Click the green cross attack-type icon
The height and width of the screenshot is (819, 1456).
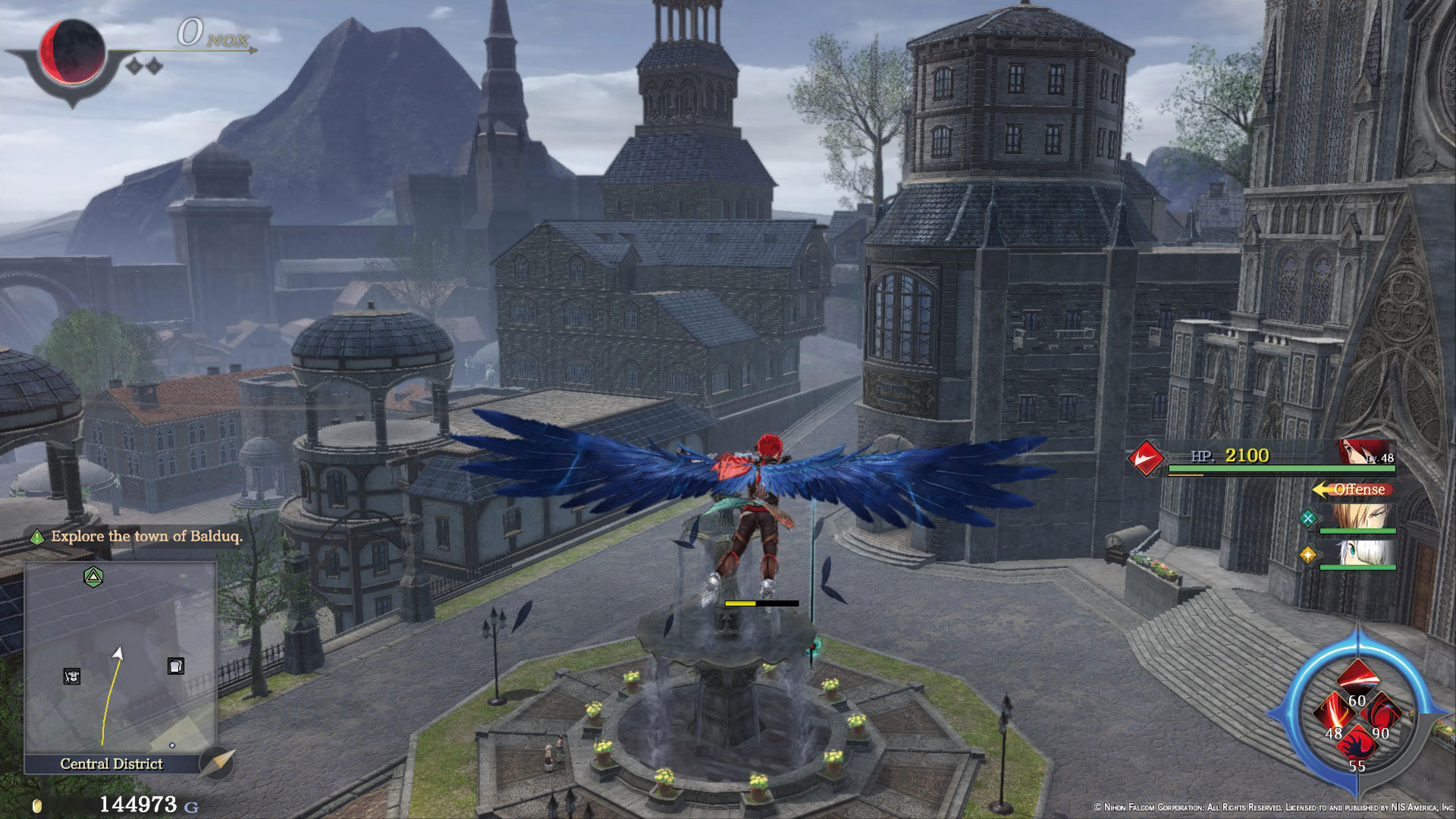pos(1307,519)
